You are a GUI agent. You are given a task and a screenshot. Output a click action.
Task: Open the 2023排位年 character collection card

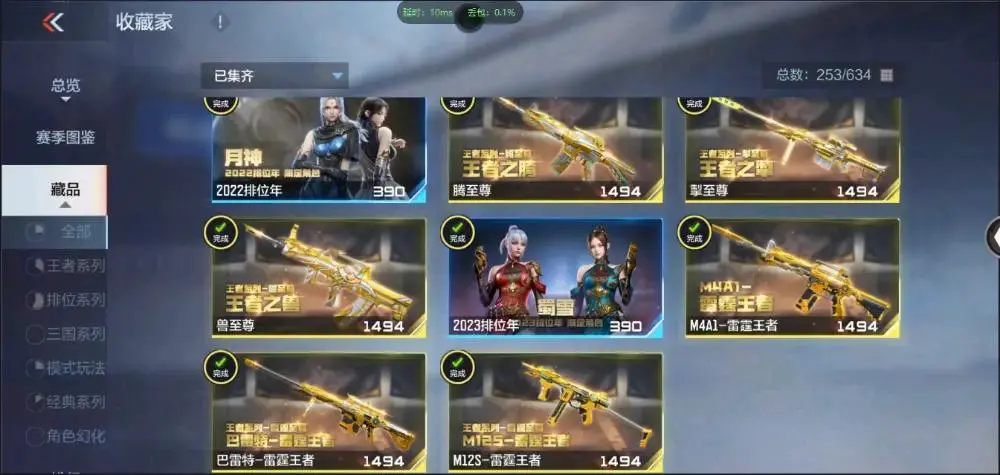point(555,277)
